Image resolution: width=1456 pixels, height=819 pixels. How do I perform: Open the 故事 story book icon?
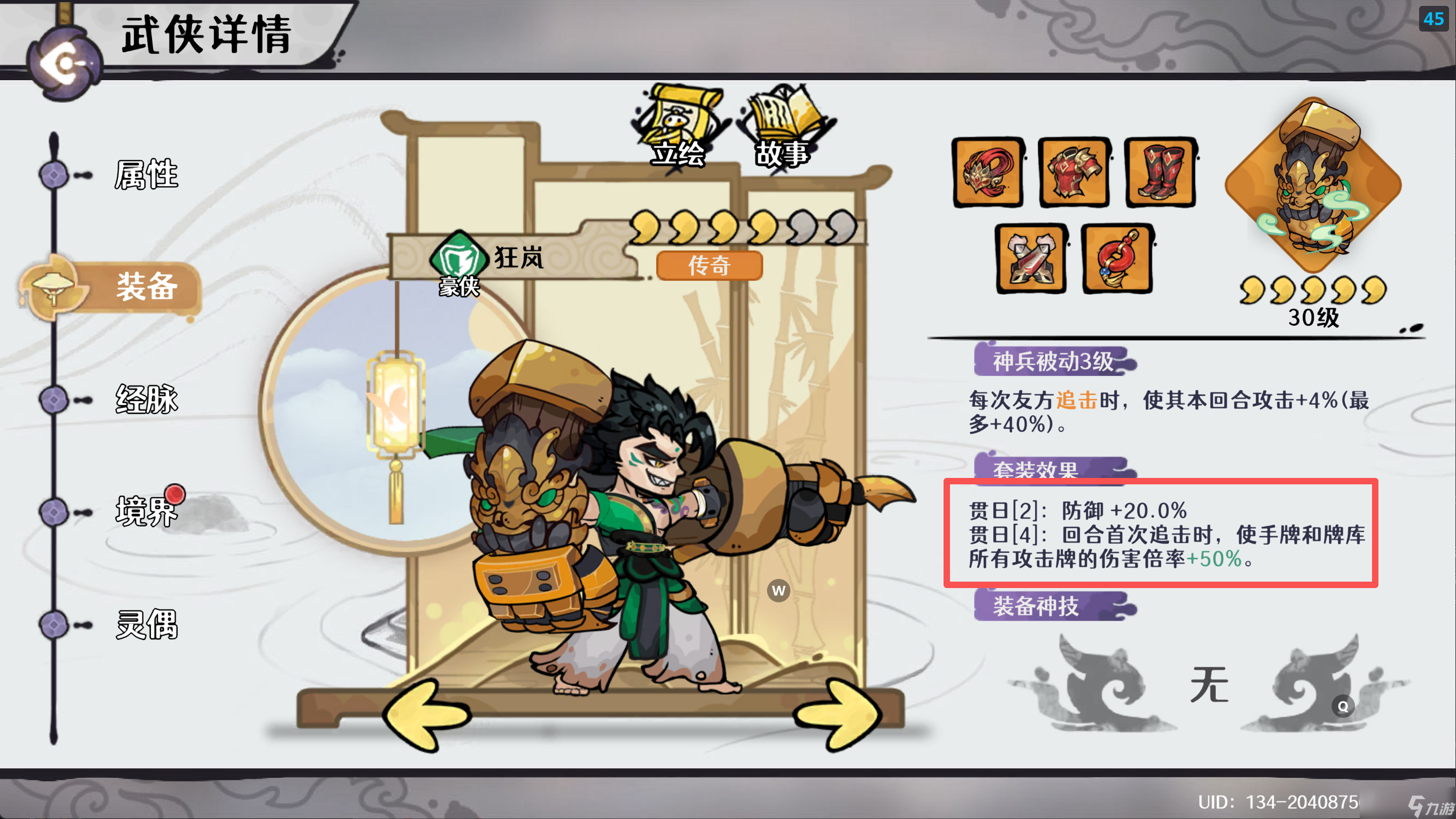(x=781, y=119)
